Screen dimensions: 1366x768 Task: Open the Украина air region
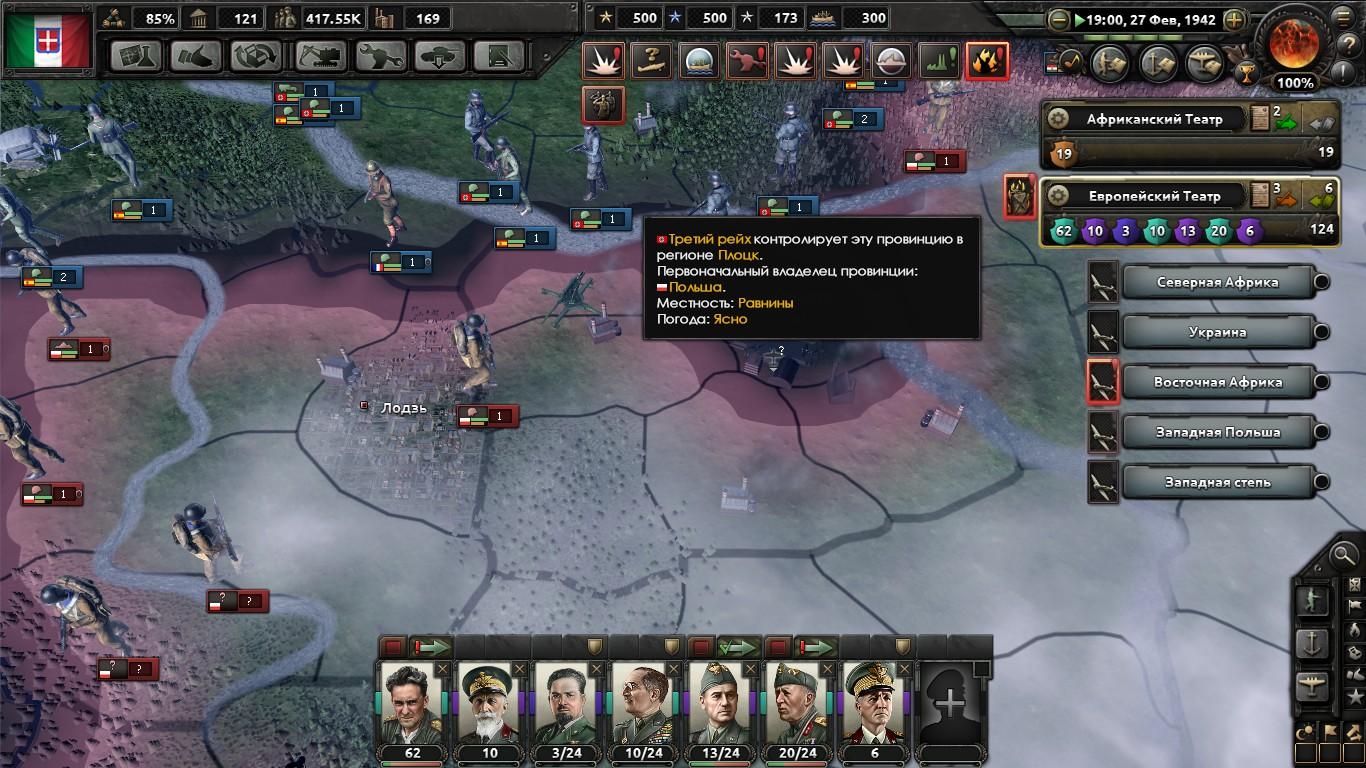pos(1217,332)
